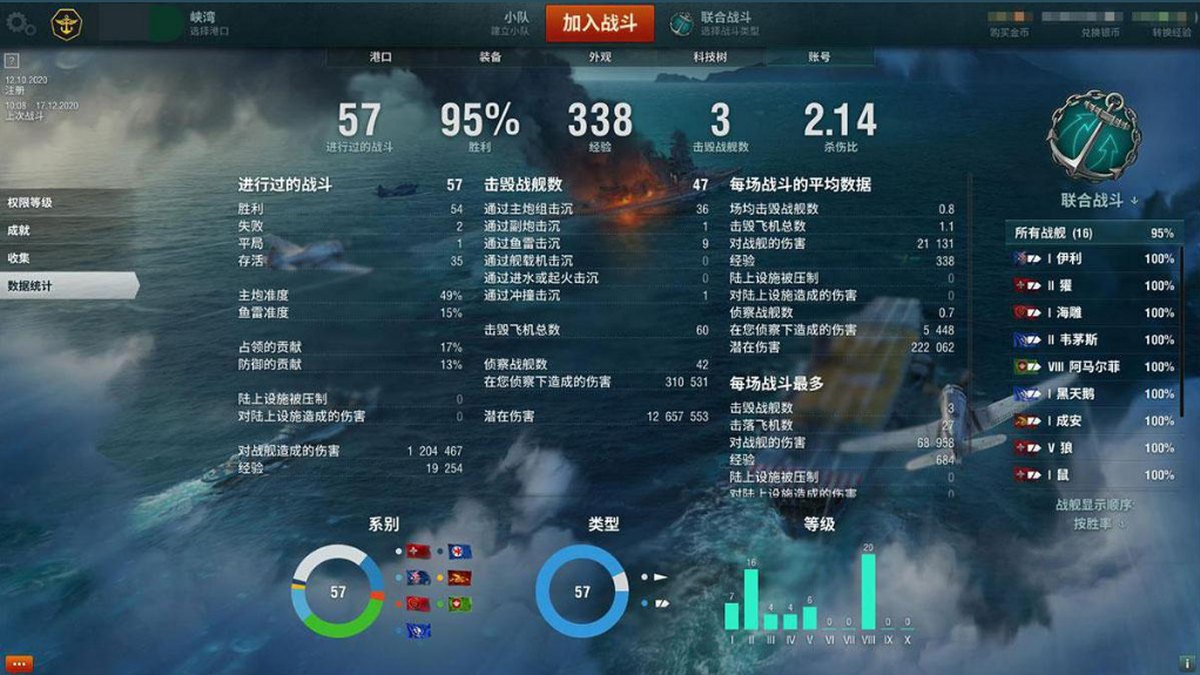Open the 成就 achievements section

click(x=19, y=230)
